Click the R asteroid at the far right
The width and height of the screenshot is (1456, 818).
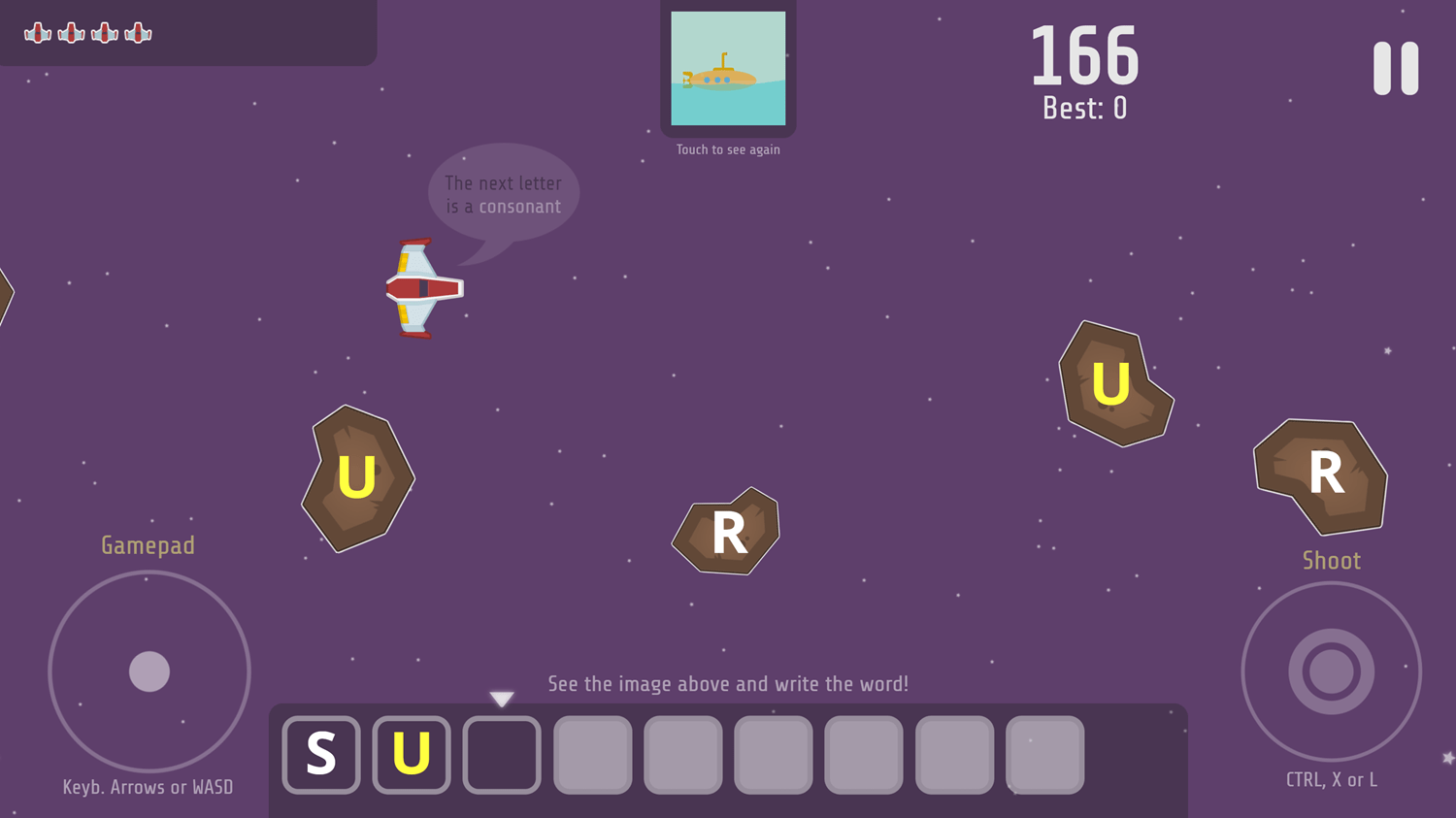[x=1322, y=474]
